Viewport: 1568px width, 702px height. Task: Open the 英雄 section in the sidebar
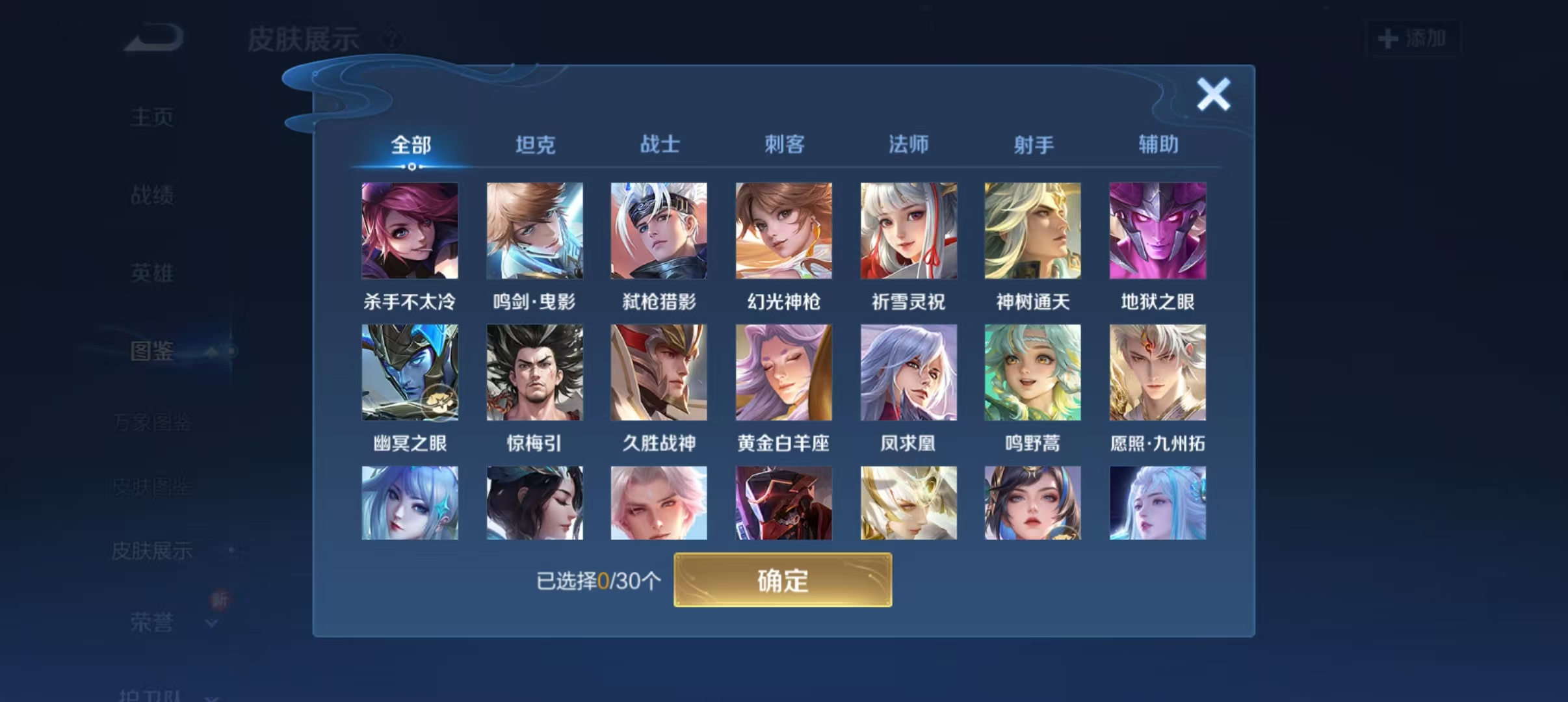(151, 274)
